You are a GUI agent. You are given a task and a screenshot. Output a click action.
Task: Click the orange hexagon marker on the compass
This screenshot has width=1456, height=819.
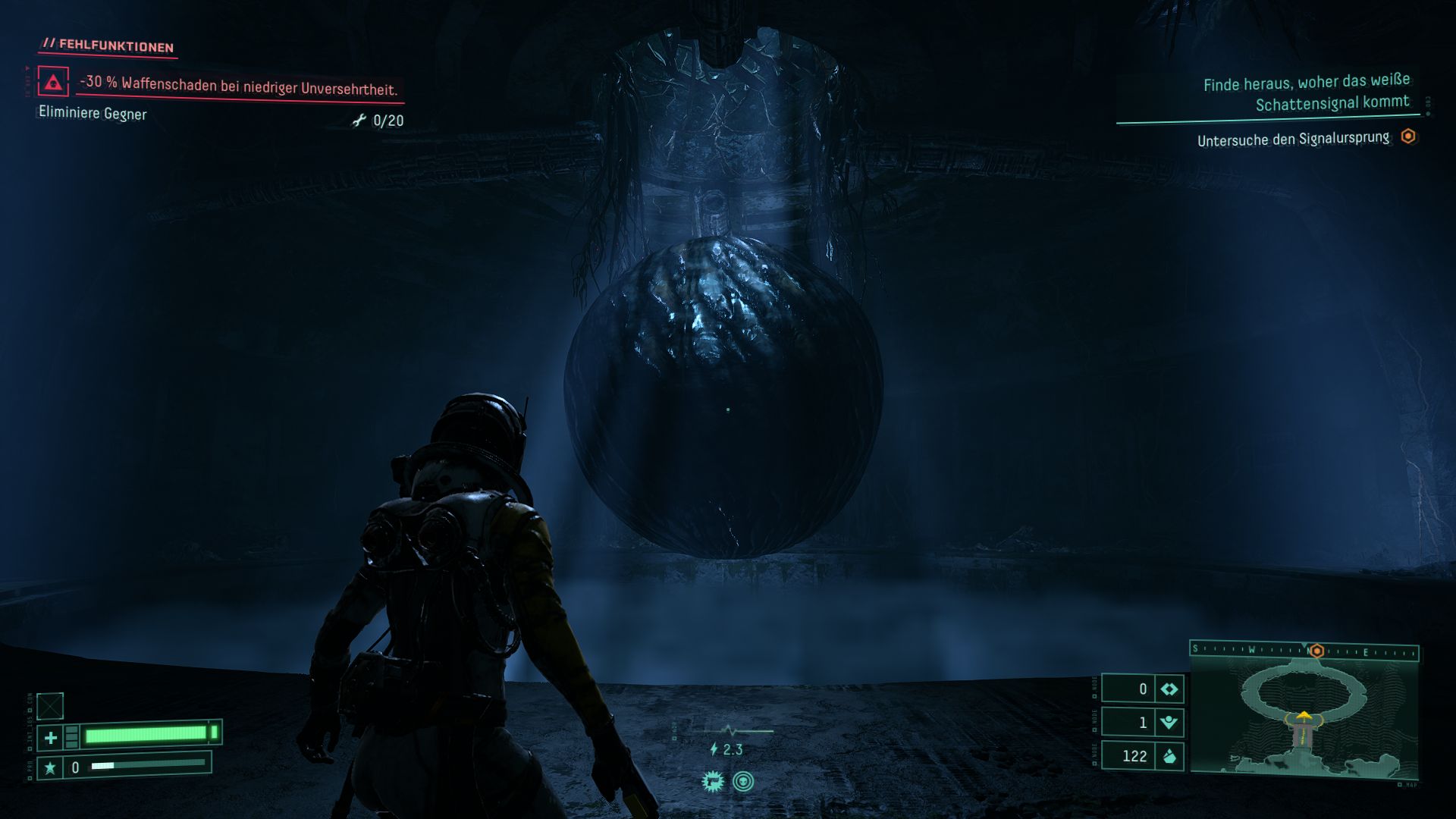point(1317,651)
